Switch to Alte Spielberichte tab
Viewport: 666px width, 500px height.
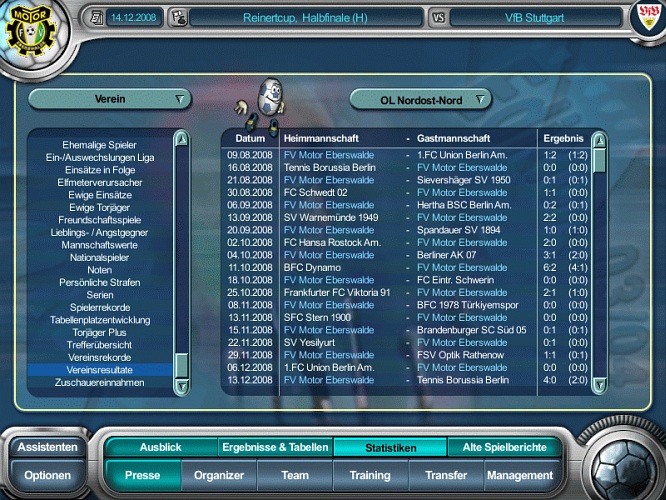[504, 448]
